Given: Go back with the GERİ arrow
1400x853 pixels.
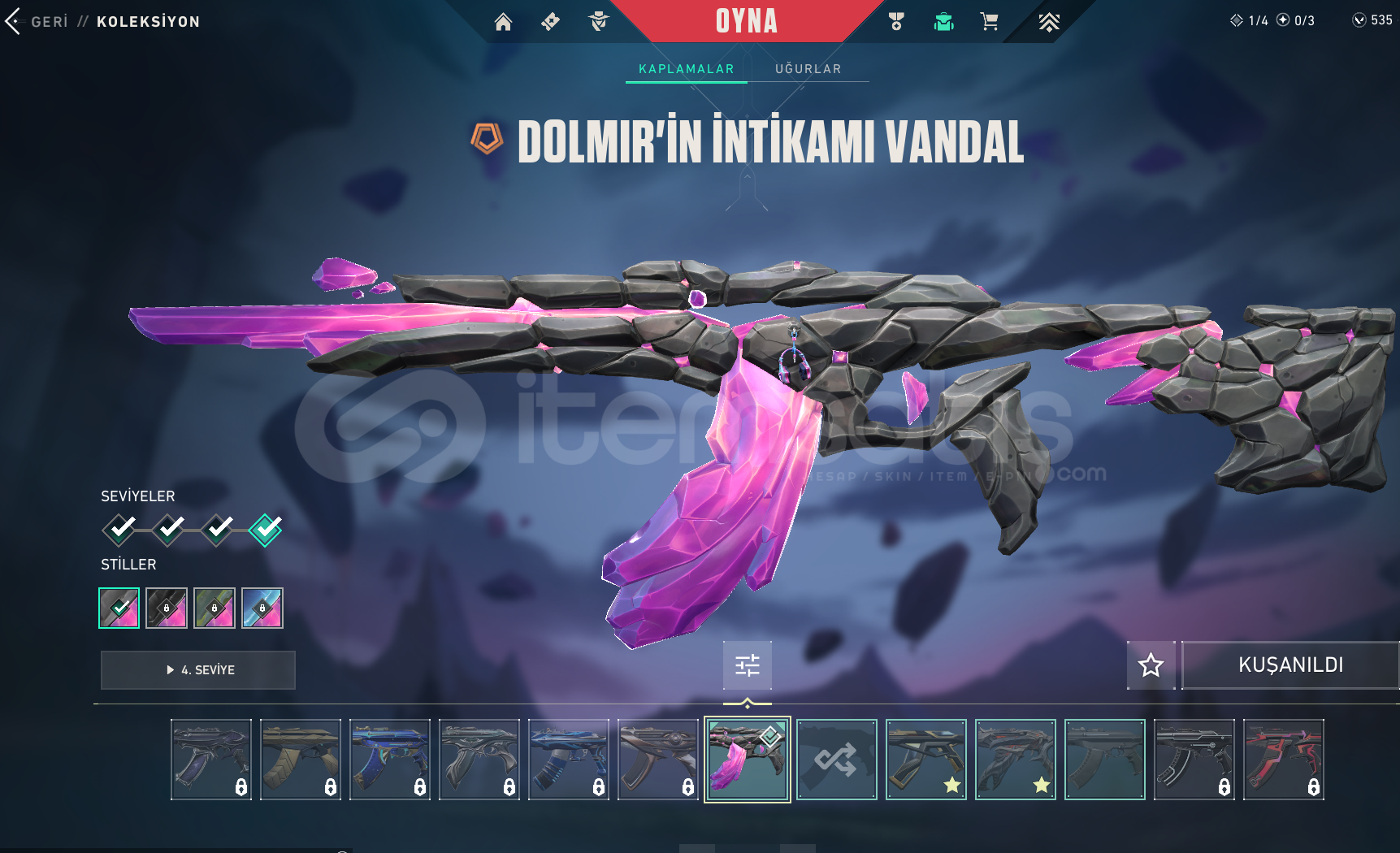Looking at the screenshot, I should click(x=13, y=22).
